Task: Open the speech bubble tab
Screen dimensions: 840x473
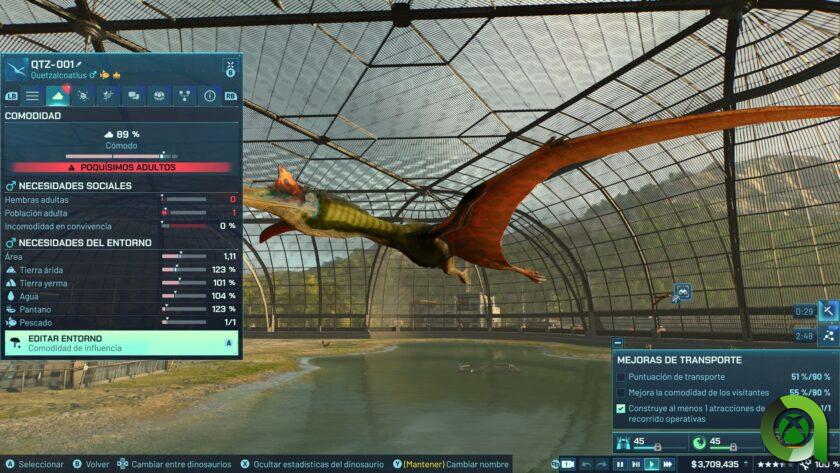Action: tap(133, 96)
